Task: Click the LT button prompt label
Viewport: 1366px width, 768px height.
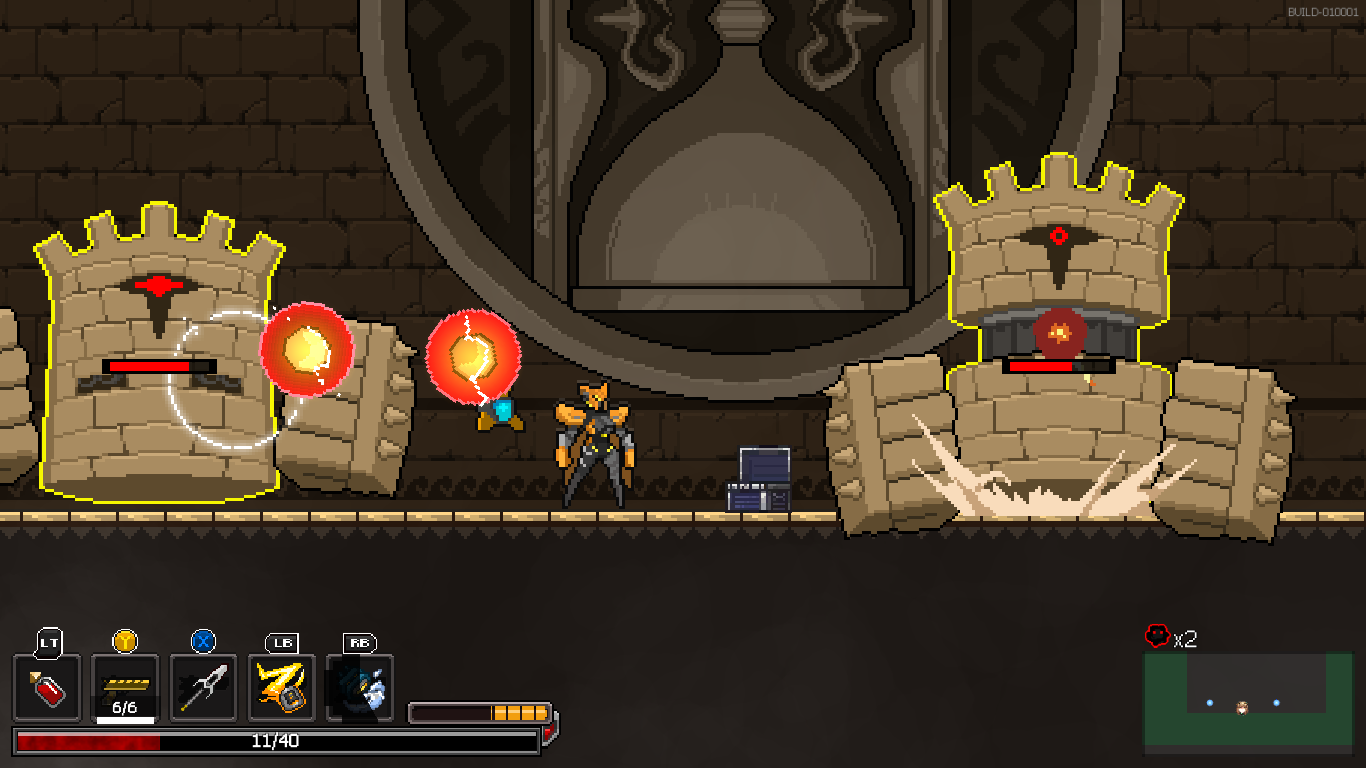Action: (46, 643)
